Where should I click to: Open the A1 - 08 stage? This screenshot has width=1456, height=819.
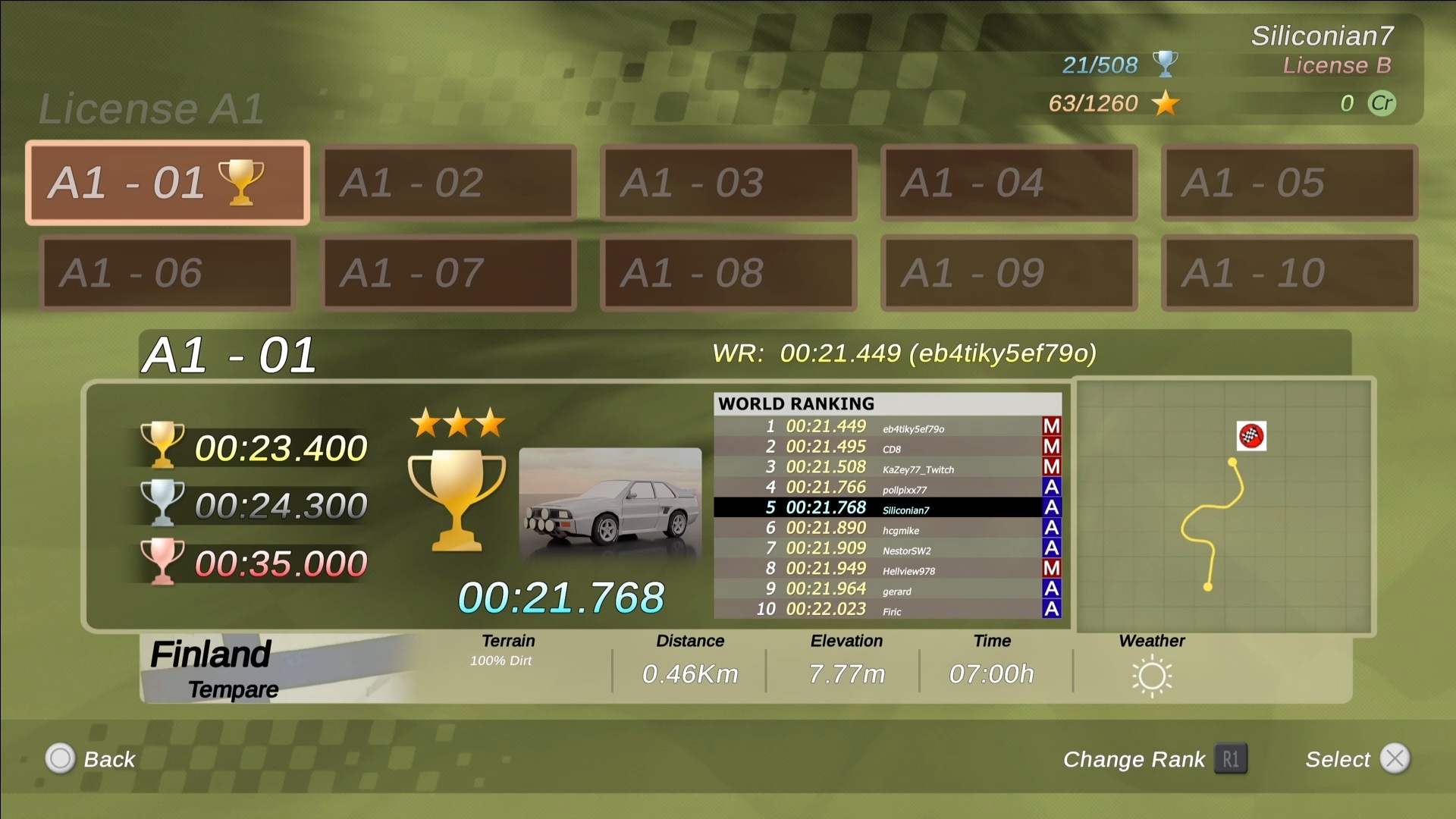coord(729,273)
